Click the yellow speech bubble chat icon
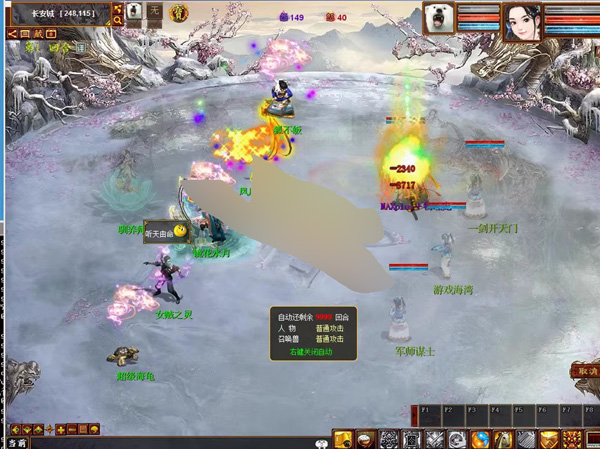600x449 pixels. point(94,429)
